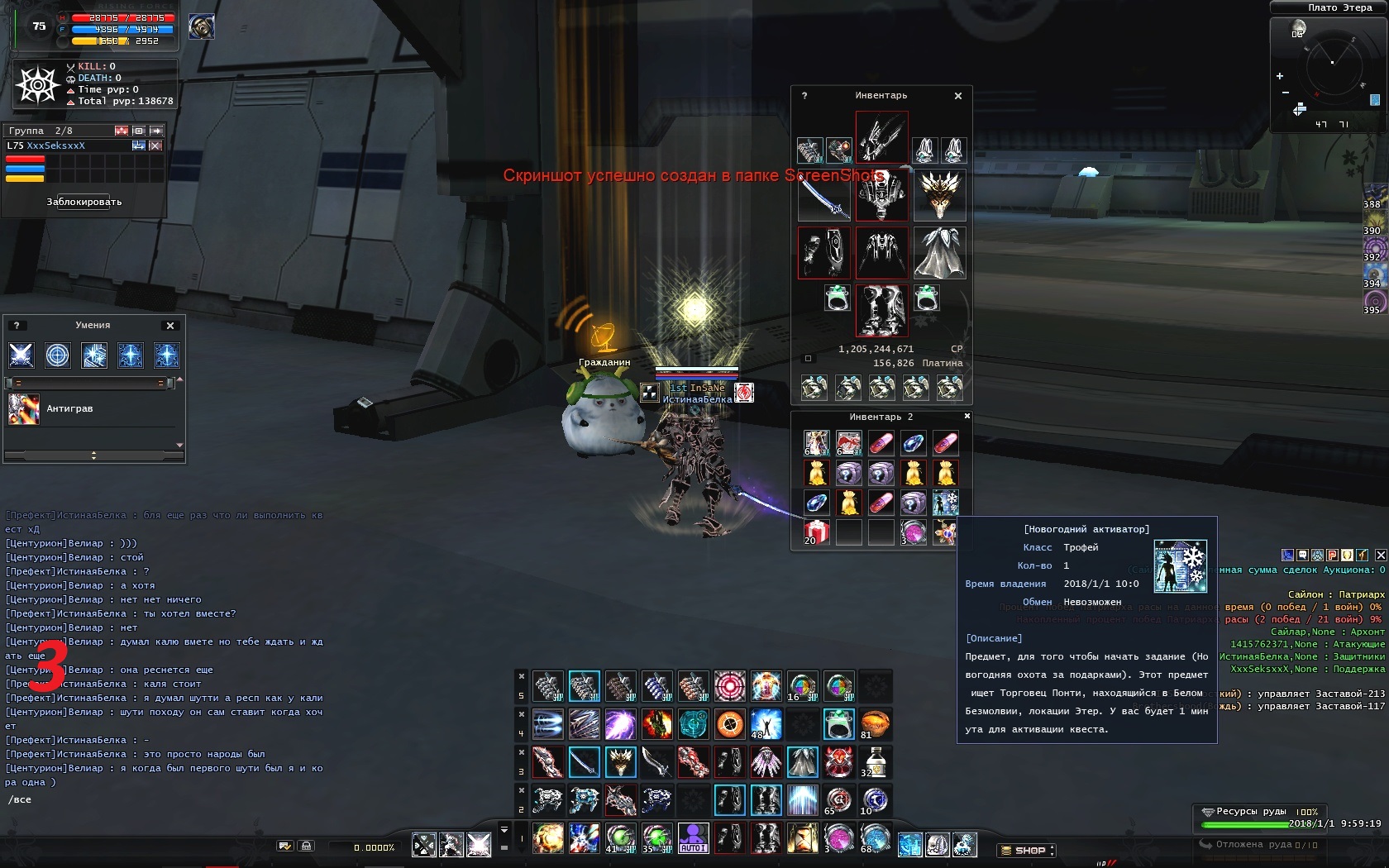Zoom out the minimap with minus button

coord(1285,93)
